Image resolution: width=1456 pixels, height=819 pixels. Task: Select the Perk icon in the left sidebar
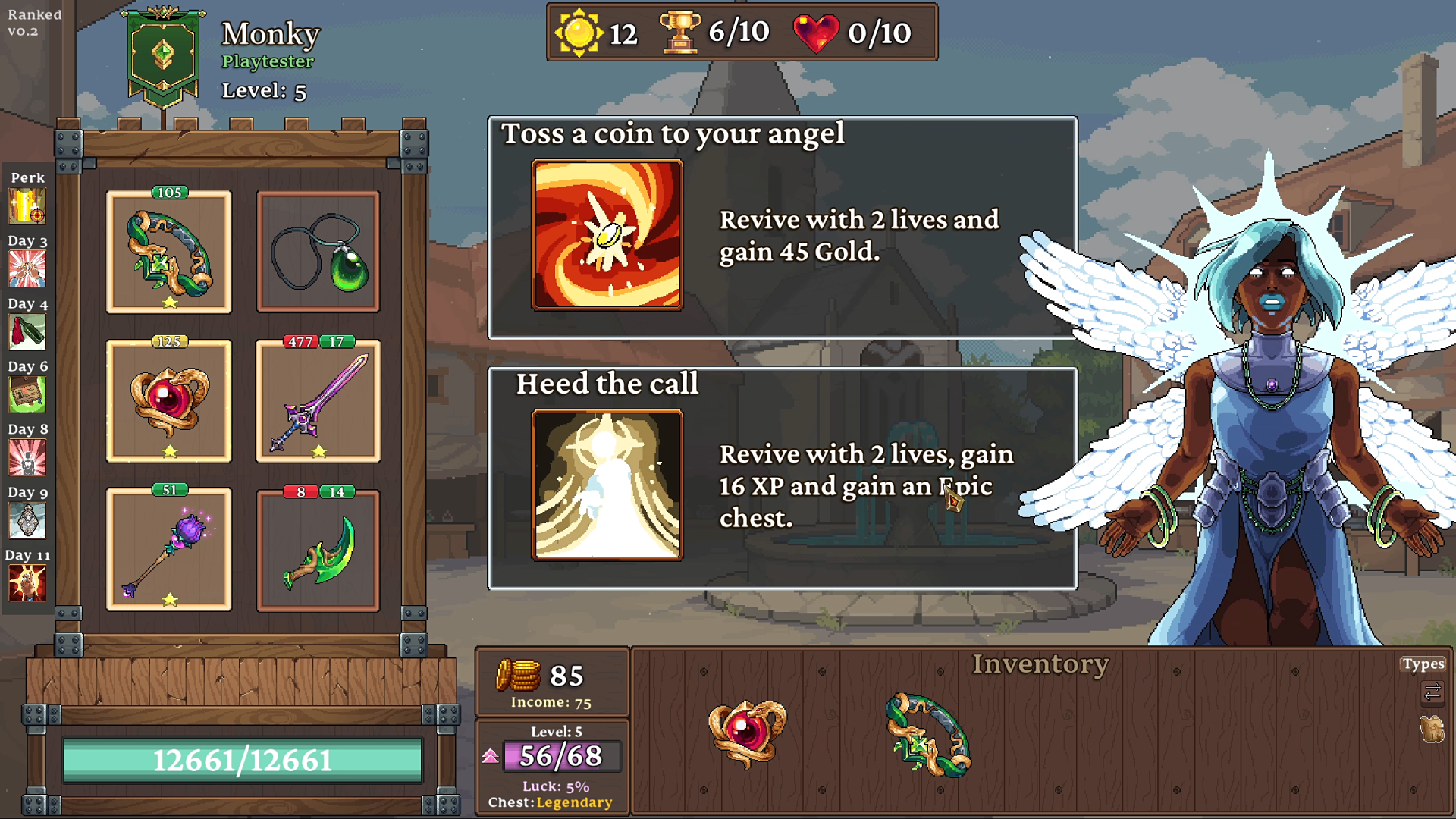[28, 205]
